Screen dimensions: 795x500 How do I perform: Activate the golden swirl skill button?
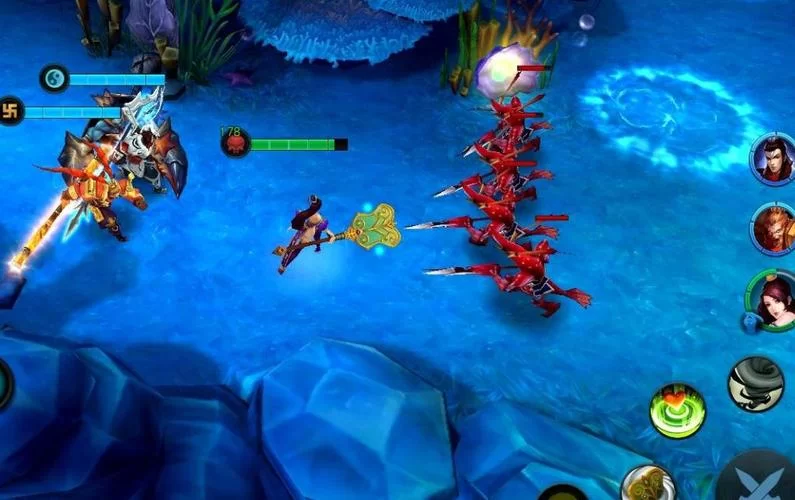coord(646,484)
